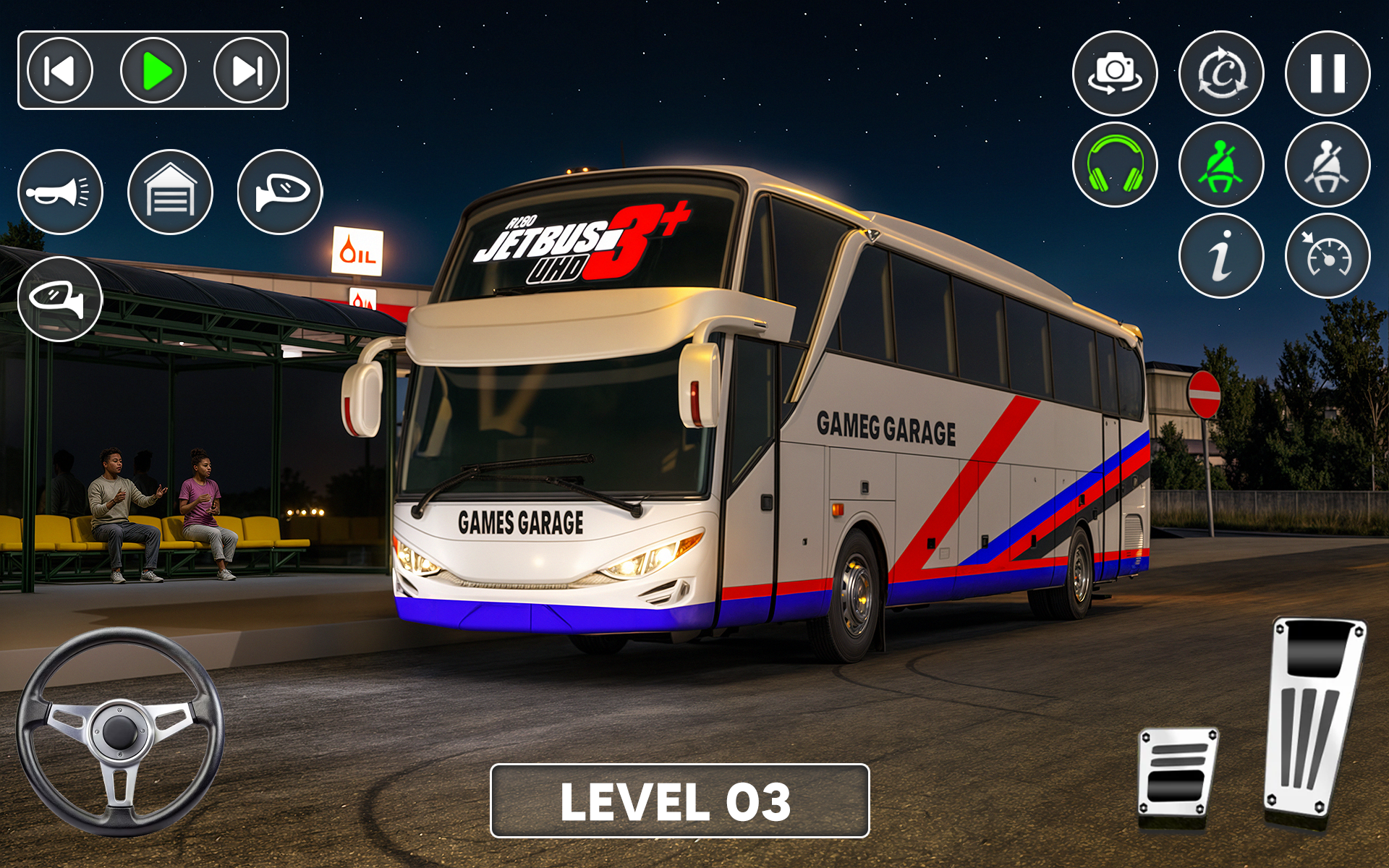The image size is (1389, 868).
Task: Switch the camera view
Action: point(1115,73)
